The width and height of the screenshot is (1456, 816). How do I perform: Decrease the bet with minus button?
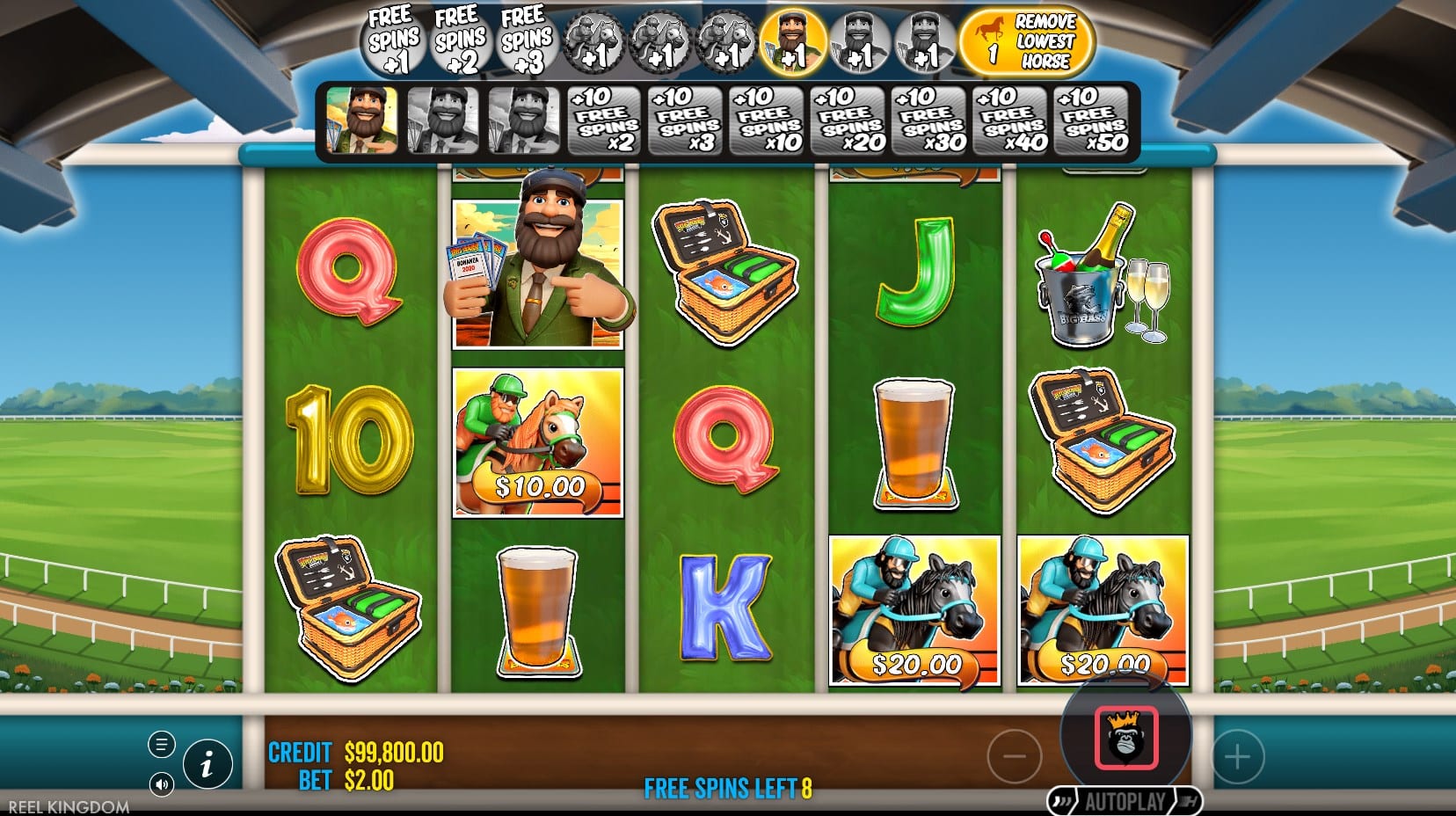click(x=1014, y=755)
